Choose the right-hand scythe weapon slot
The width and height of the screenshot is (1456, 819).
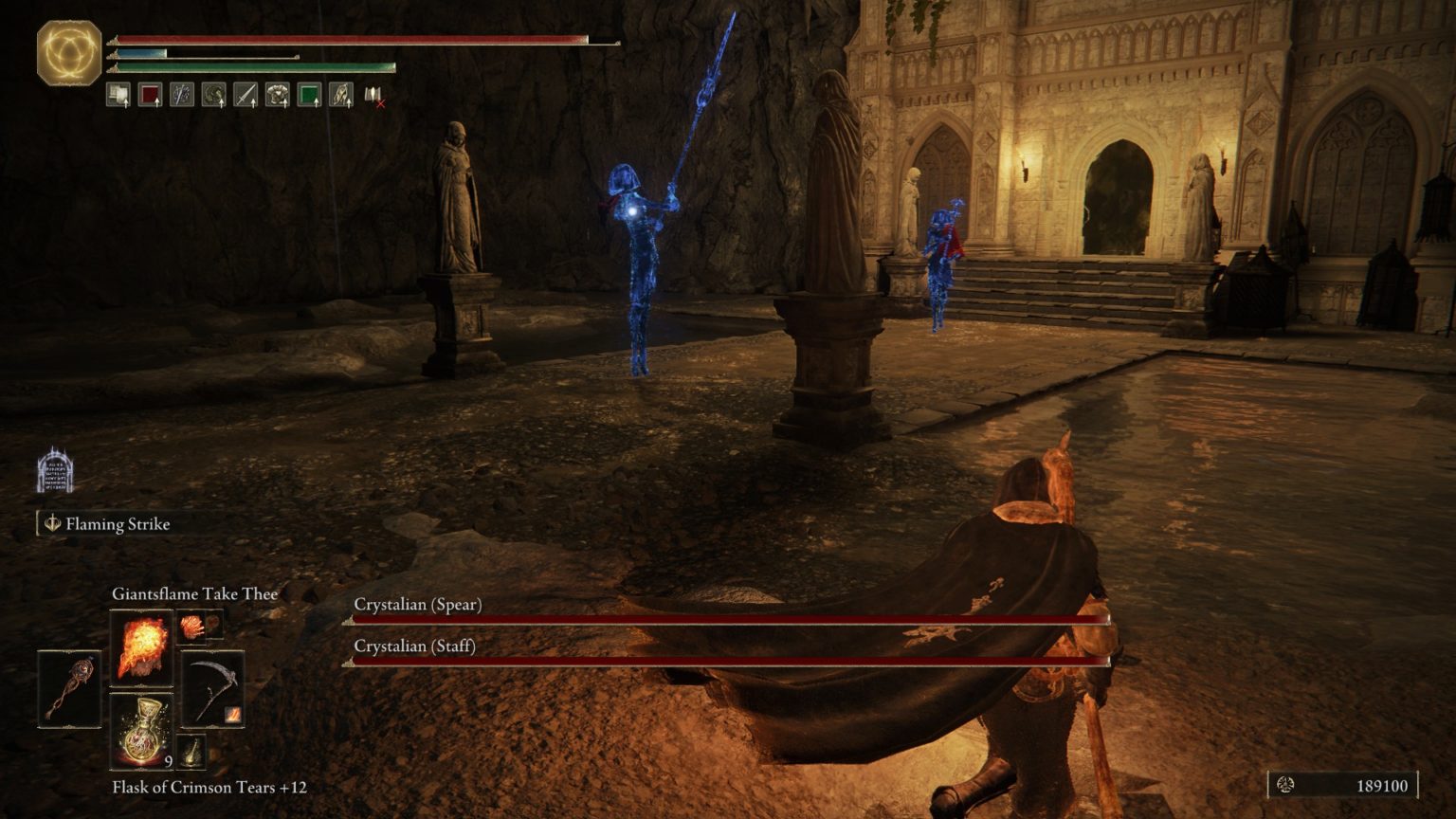pyautogui.click(x=212, y=689)
